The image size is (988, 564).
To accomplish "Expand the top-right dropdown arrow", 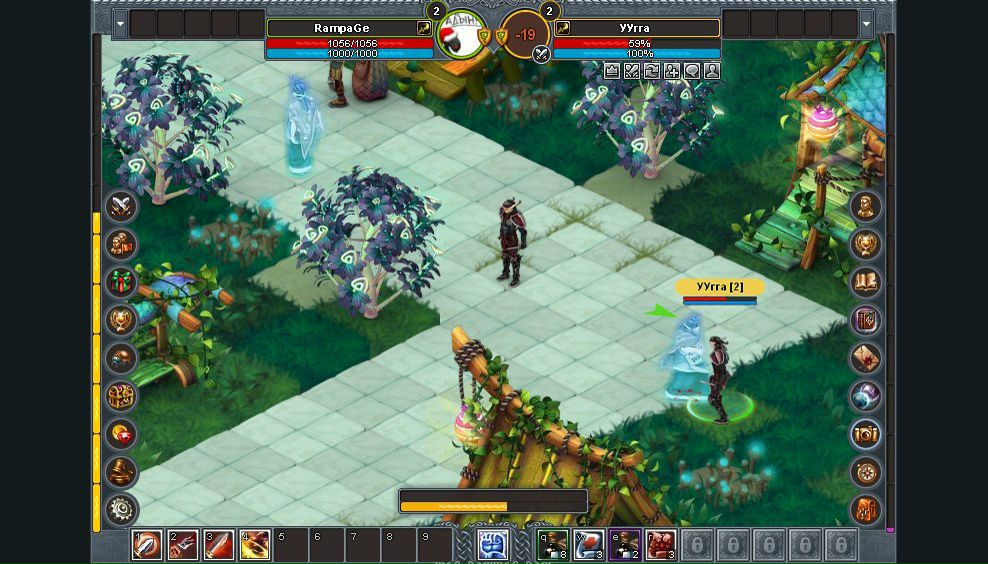I will (867, 24).
